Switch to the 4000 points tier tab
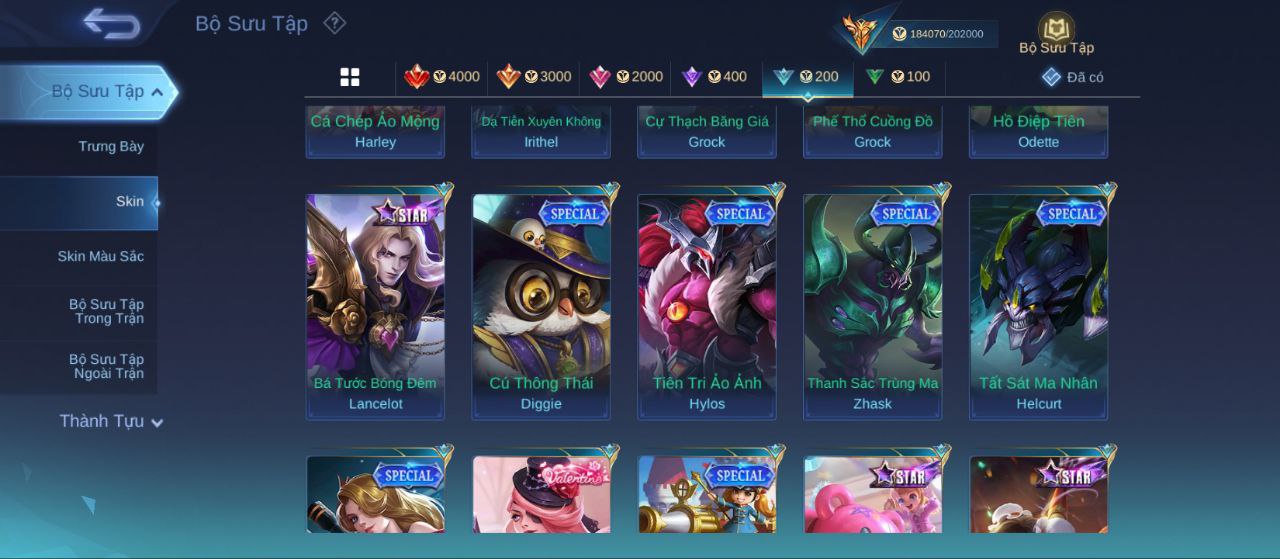The image size is (1280, 559). point(442,77)
